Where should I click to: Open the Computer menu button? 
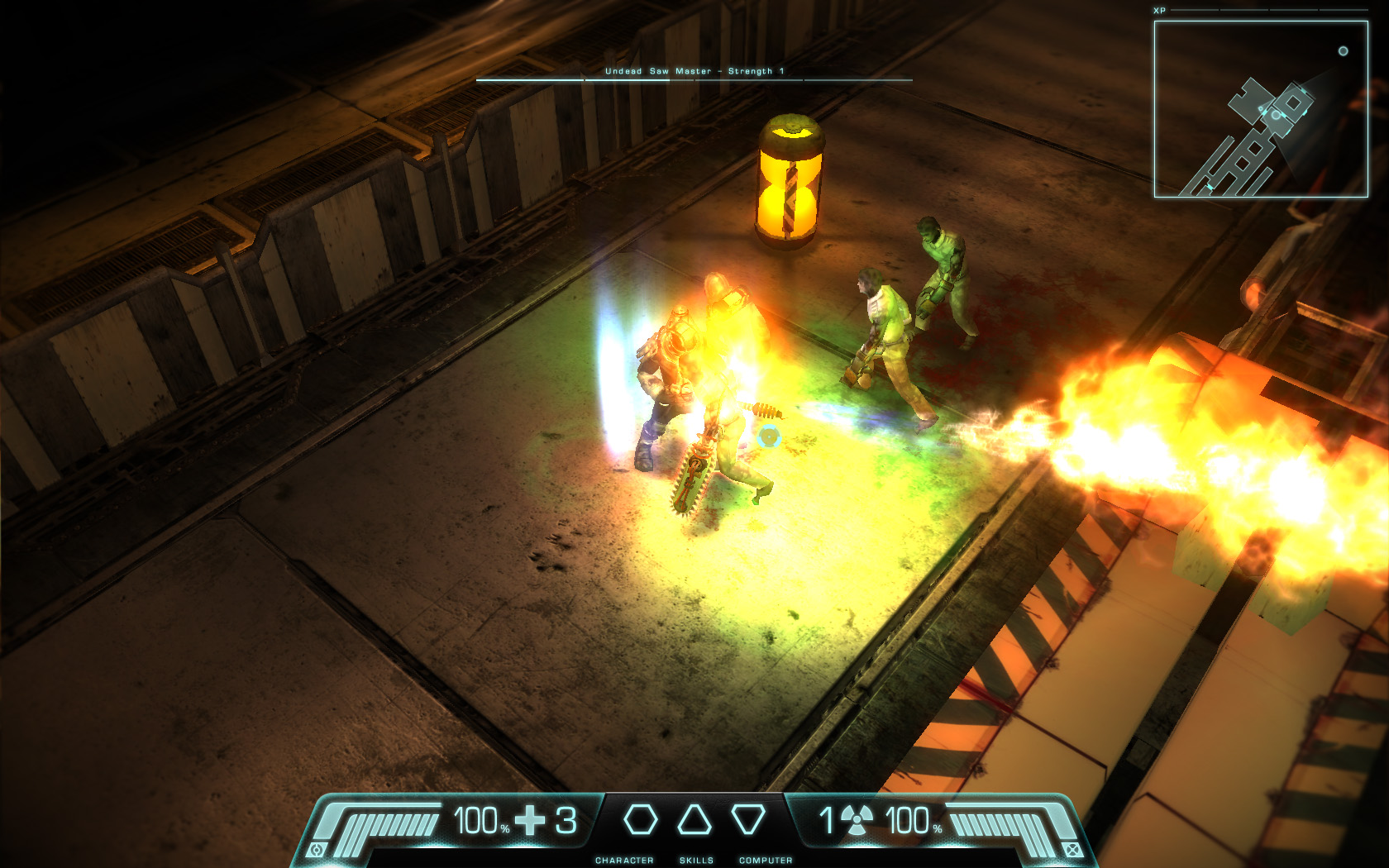[x=748, y=820]
